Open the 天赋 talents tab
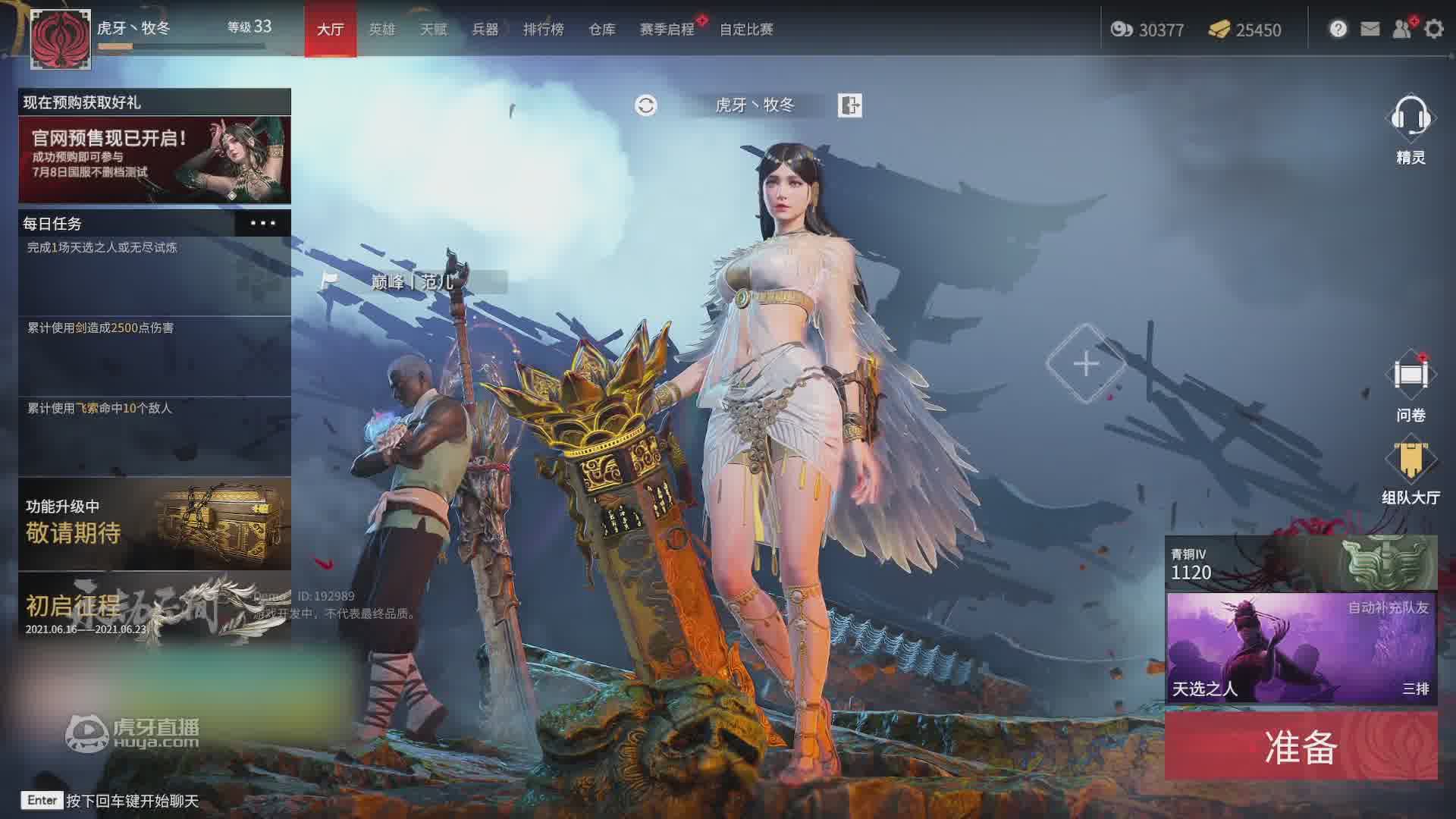Image resolution: width=1456 pixels, height=819 pixels. pos(434,30)
